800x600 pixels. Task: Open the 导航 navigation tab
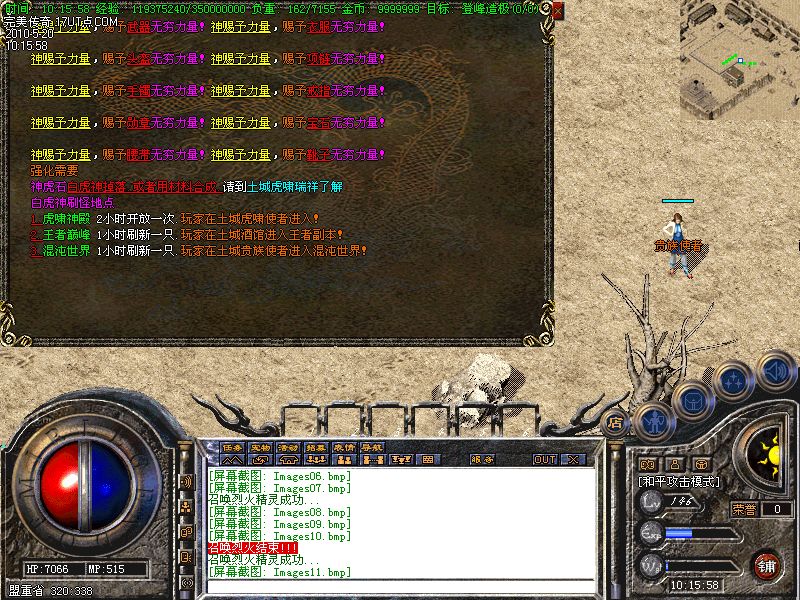373,447
